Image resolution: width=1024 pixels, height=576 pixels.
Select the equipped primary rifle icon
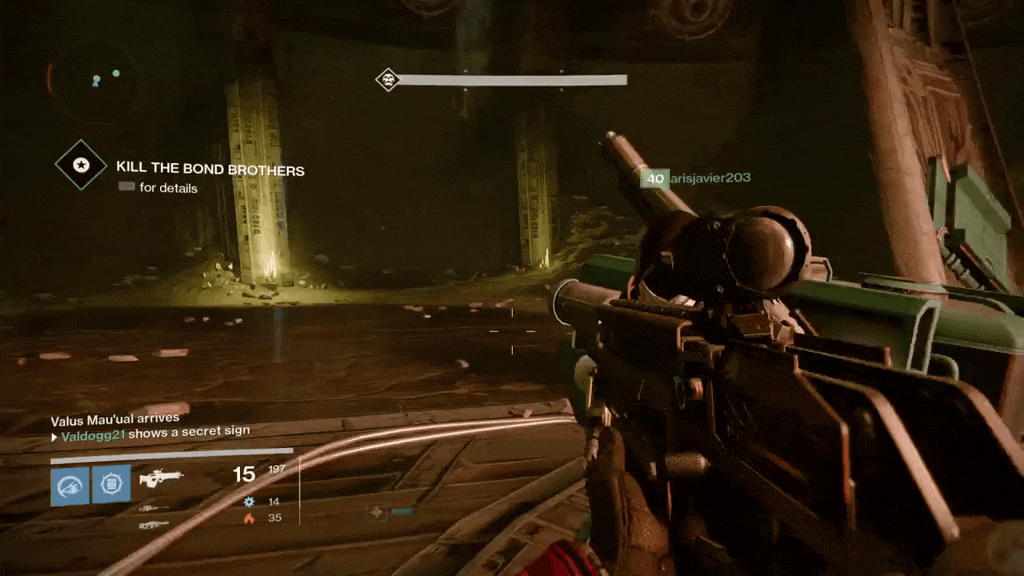pos(160,479)
